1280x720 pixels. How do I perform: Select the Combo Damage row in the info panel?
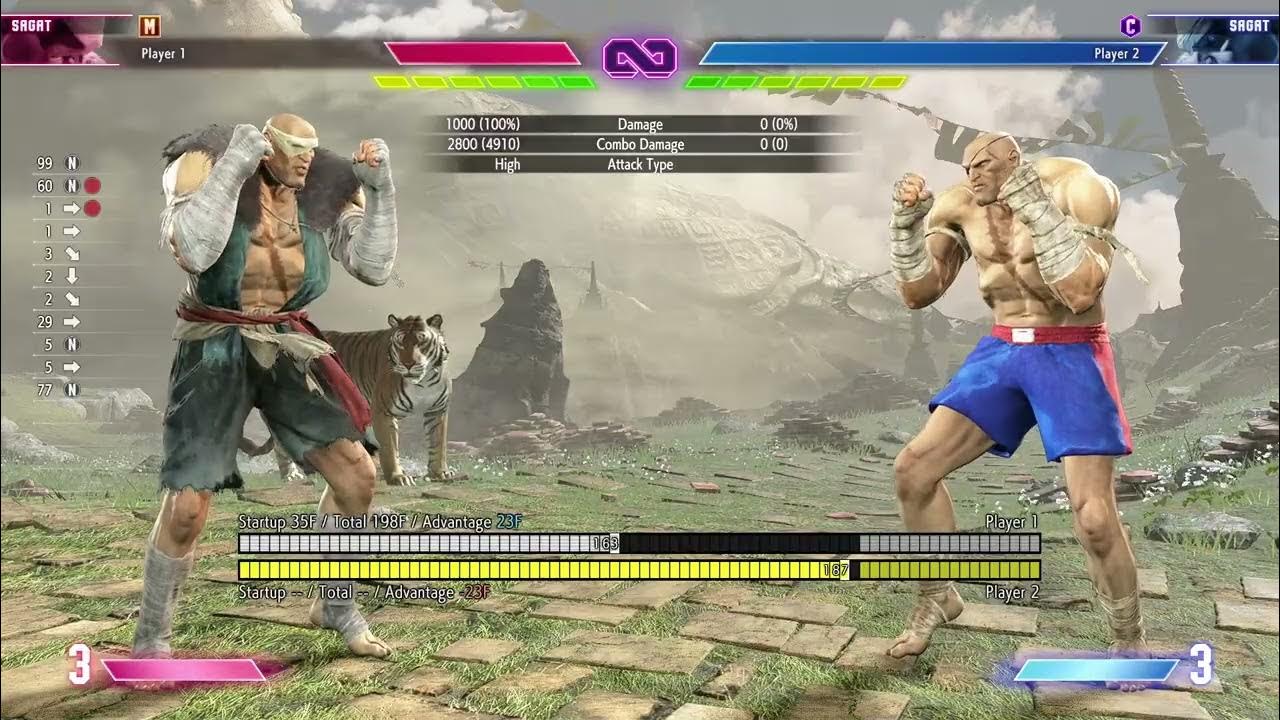pyautogui.click(x=640, y=144)
